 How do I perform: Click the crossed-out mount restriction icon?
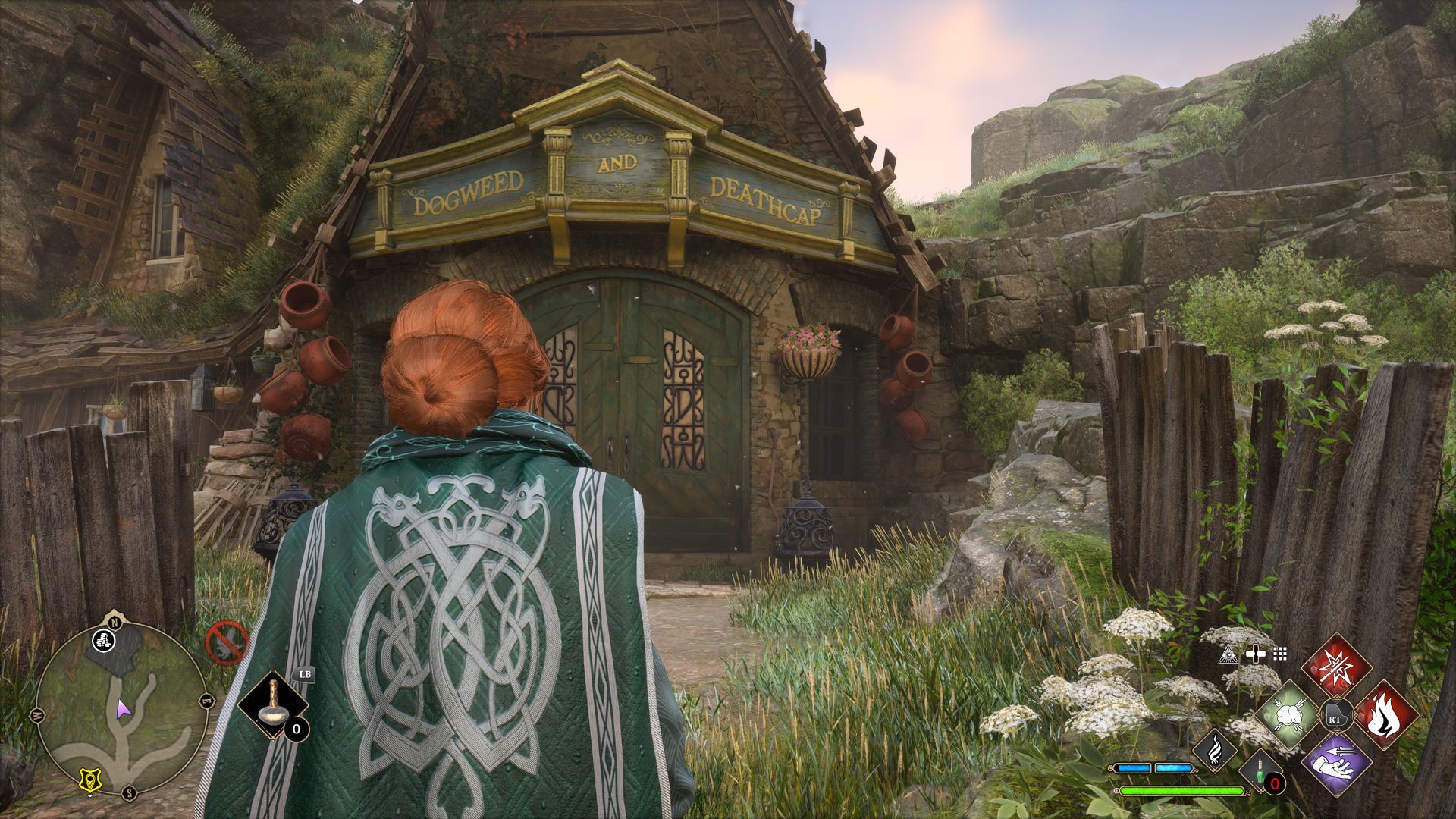[x=228, y=643]
